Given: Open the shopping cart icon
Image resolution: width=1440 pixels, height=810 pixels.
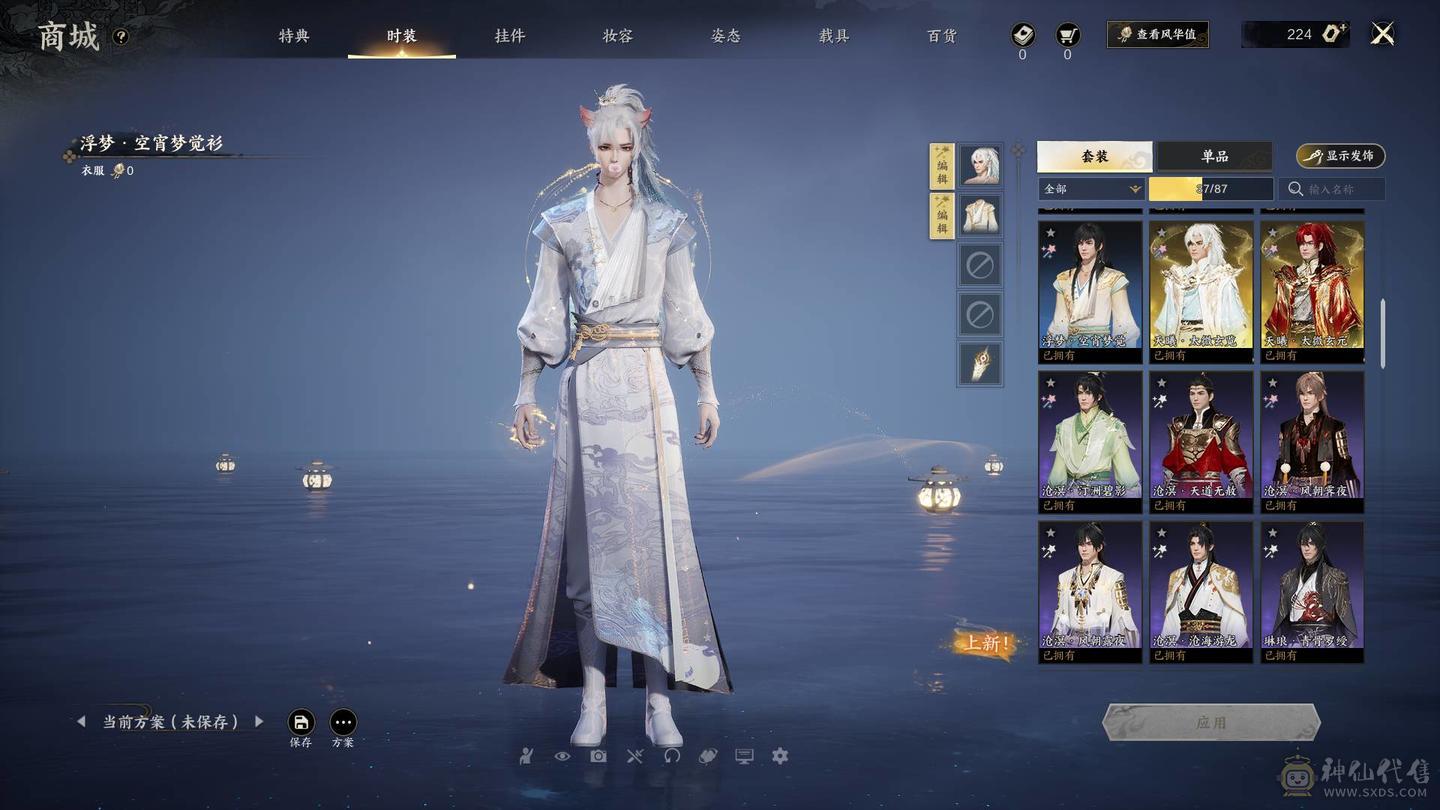Looking at the screenshot, I should click(1067, 35).
